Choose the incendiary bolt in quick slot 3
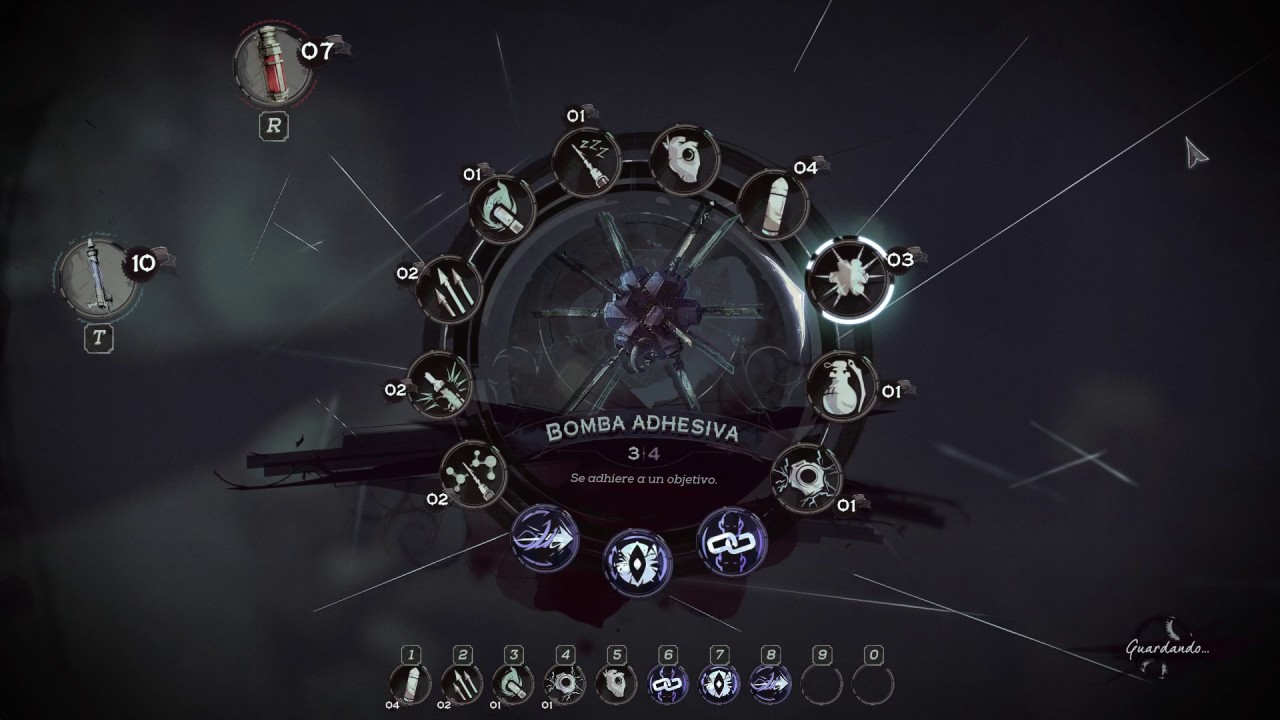This screenshot has height=720, width=1280. pyautogui.click(x=514, y=684)
